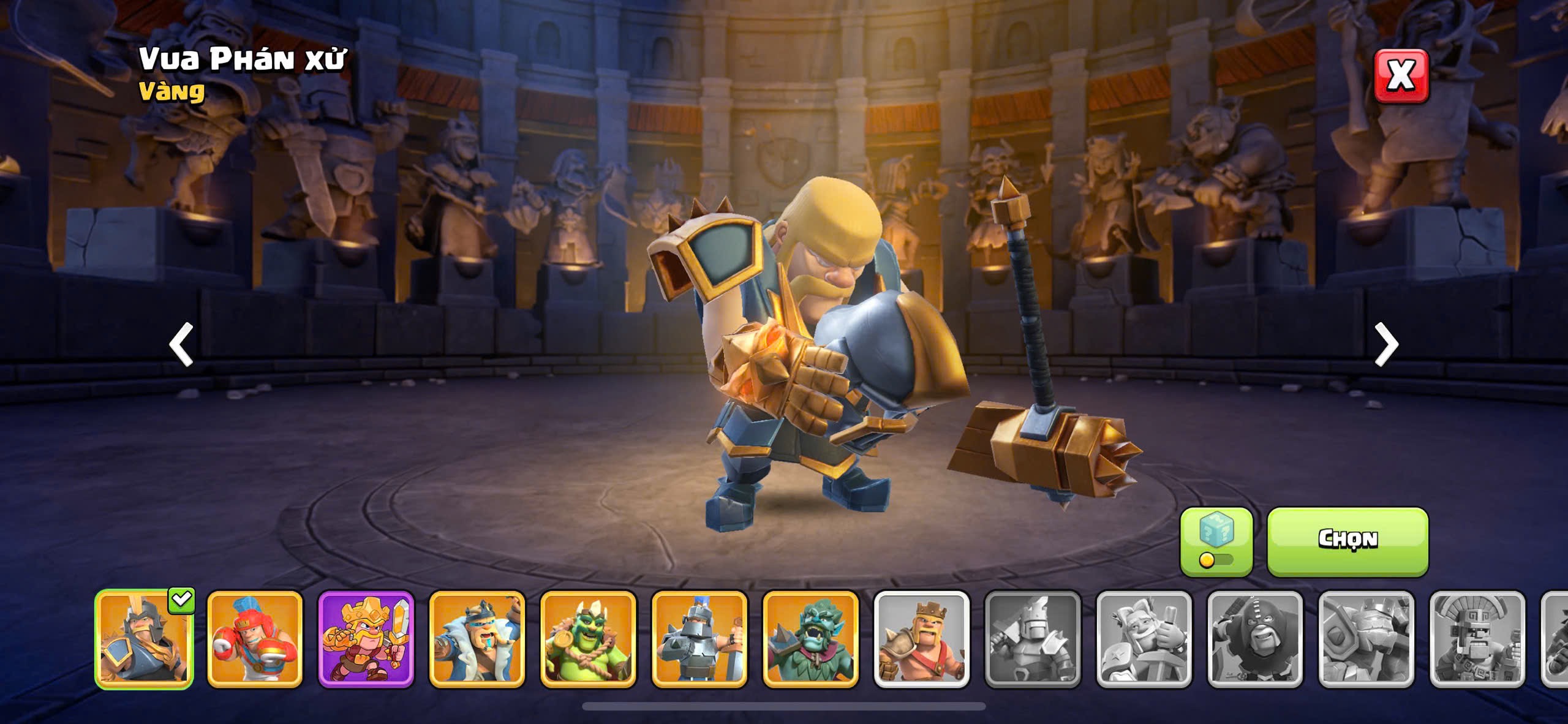Show the previous skin with left arrow
Screen dimensions: 1568x724
tap(181, 344)
